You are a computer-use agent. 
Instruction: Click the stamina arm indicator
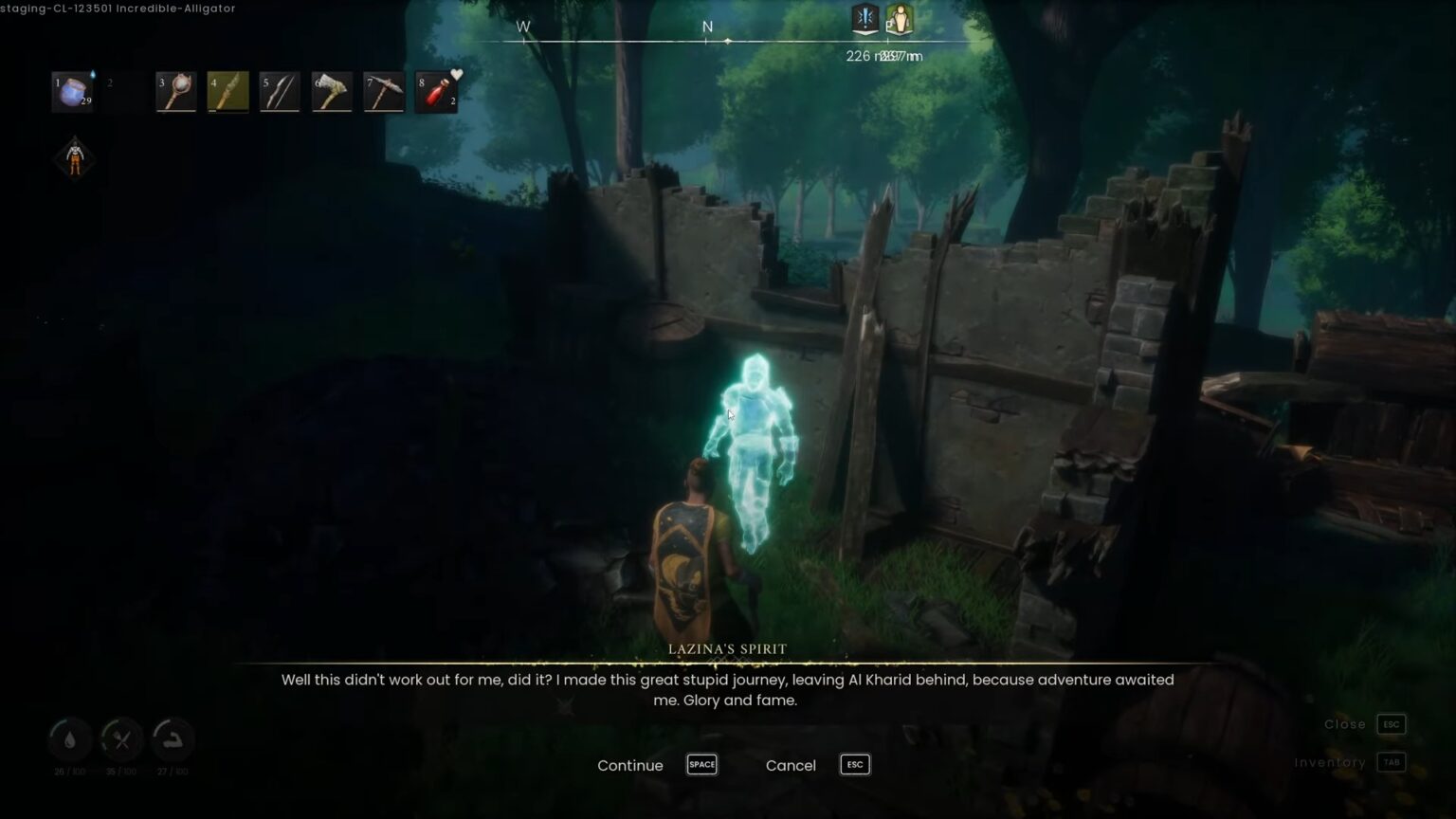[173, 739]
